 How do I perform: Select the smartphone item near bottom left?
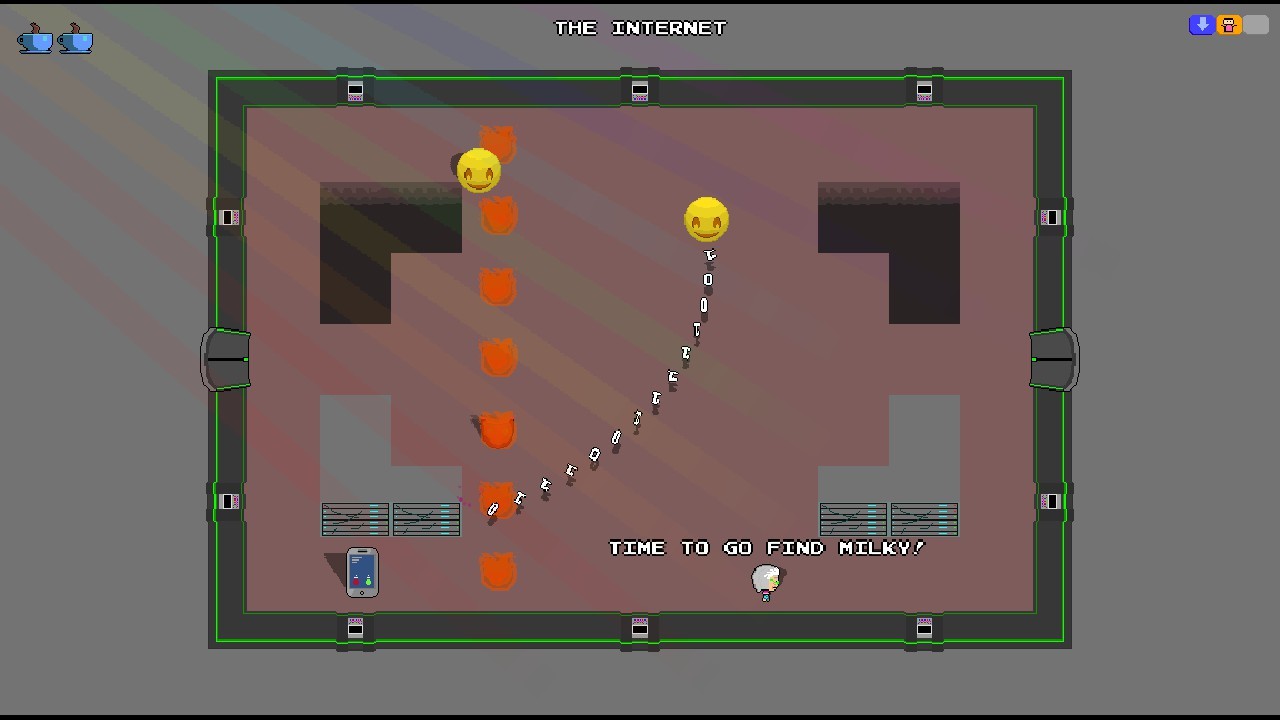[362, 573]
